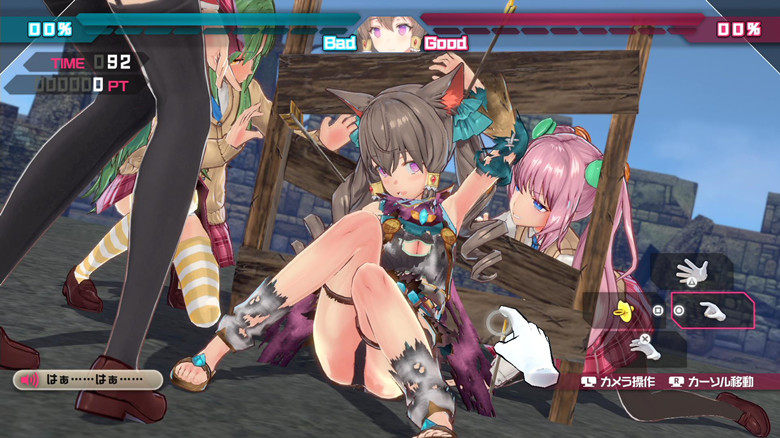
Task: Choose the pointing finger hand tool
Action: pos(712,310)
